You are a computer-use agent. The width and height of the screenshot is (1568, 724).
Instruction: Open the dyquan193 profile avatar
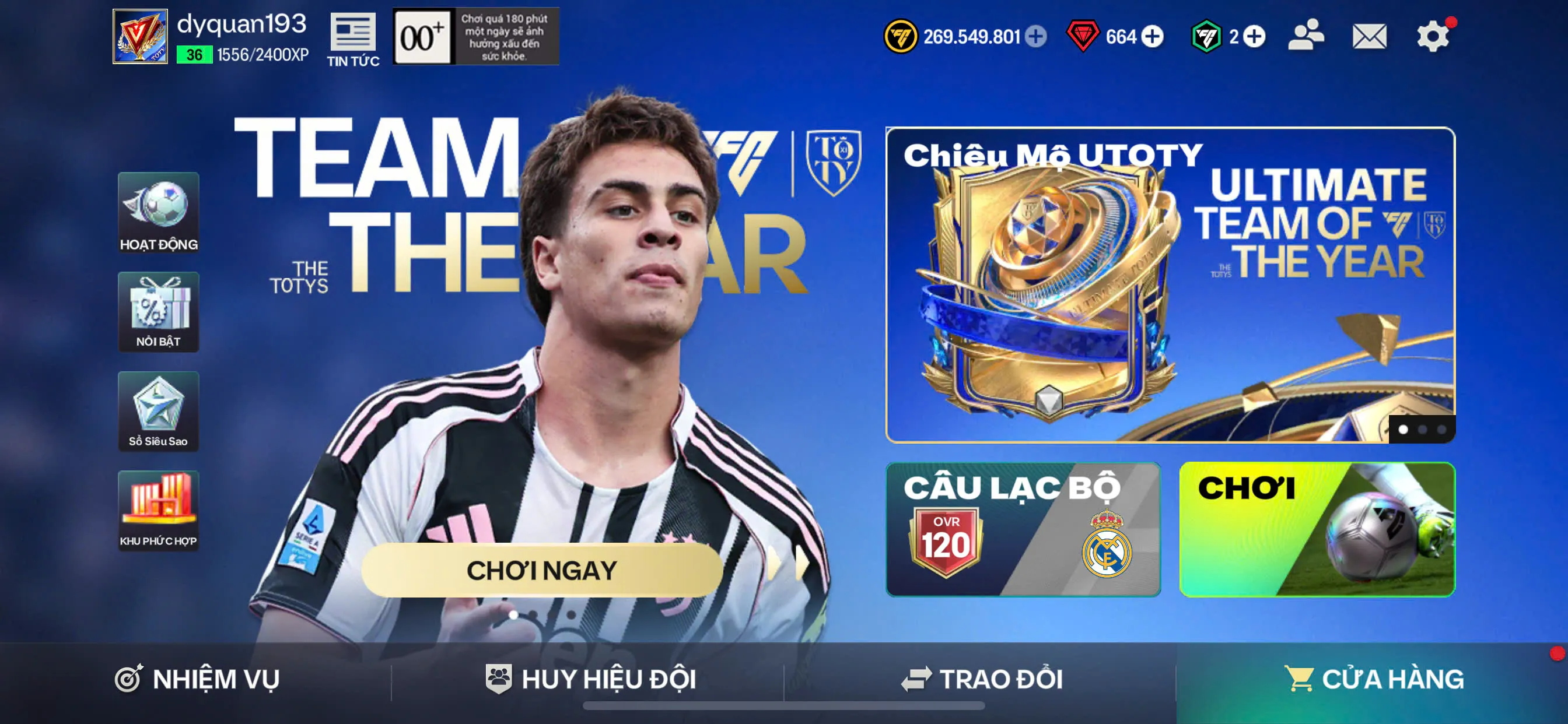(x=139, y=37)
